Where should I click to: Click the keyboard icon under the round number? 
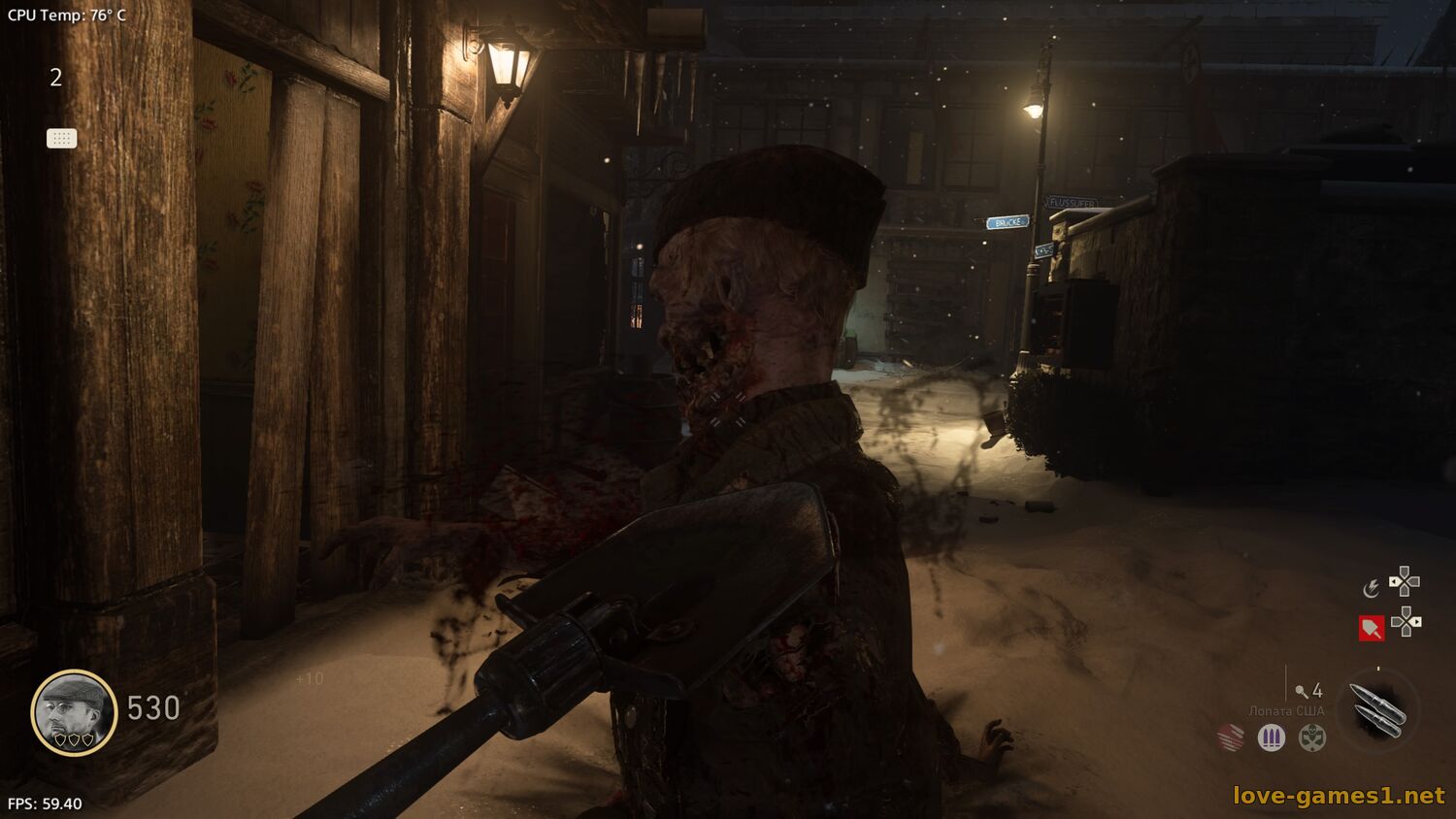click(61, 139)
